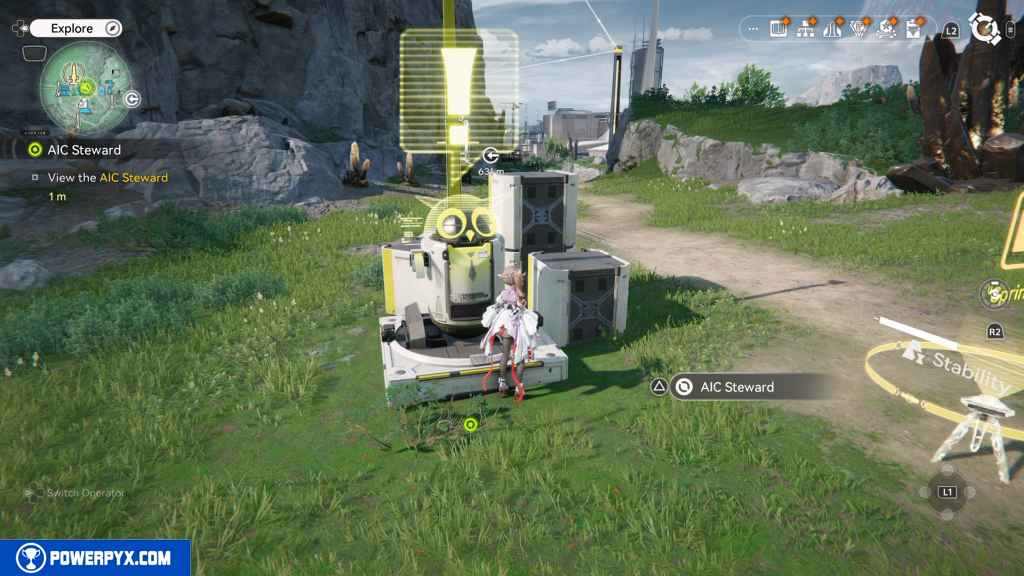
Task: Click the sprint icon on the right edge
Action: tap(994, 294)
